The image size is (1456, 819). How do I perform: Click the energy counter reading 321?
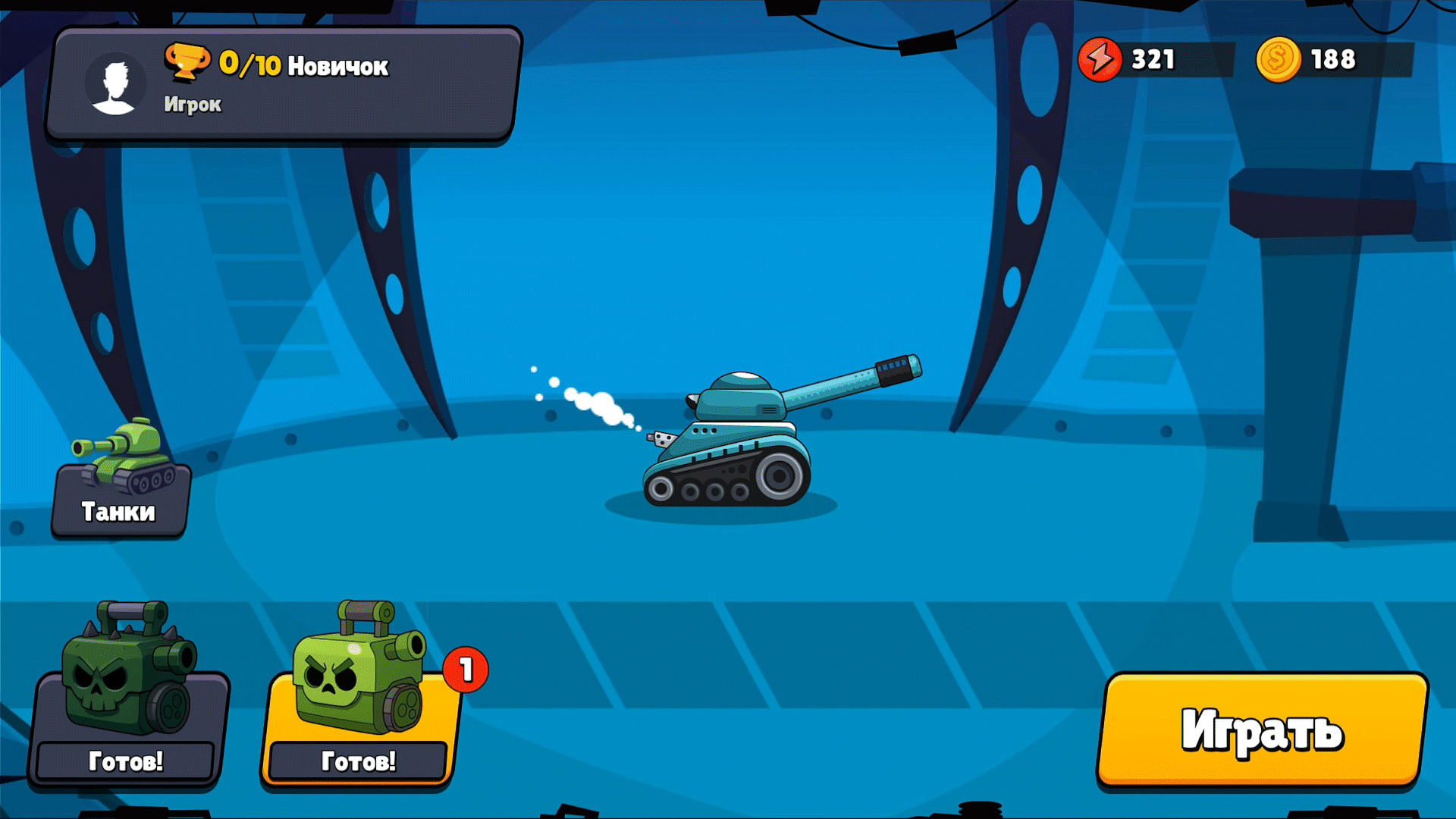1153,58
